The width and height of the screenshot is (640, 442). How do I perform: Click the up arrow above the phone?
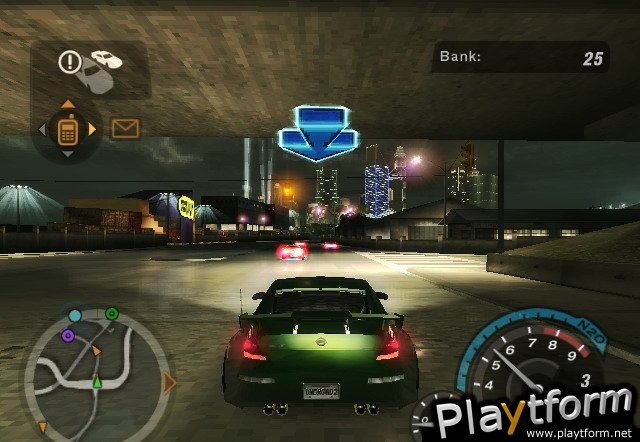tap(68, 103)
